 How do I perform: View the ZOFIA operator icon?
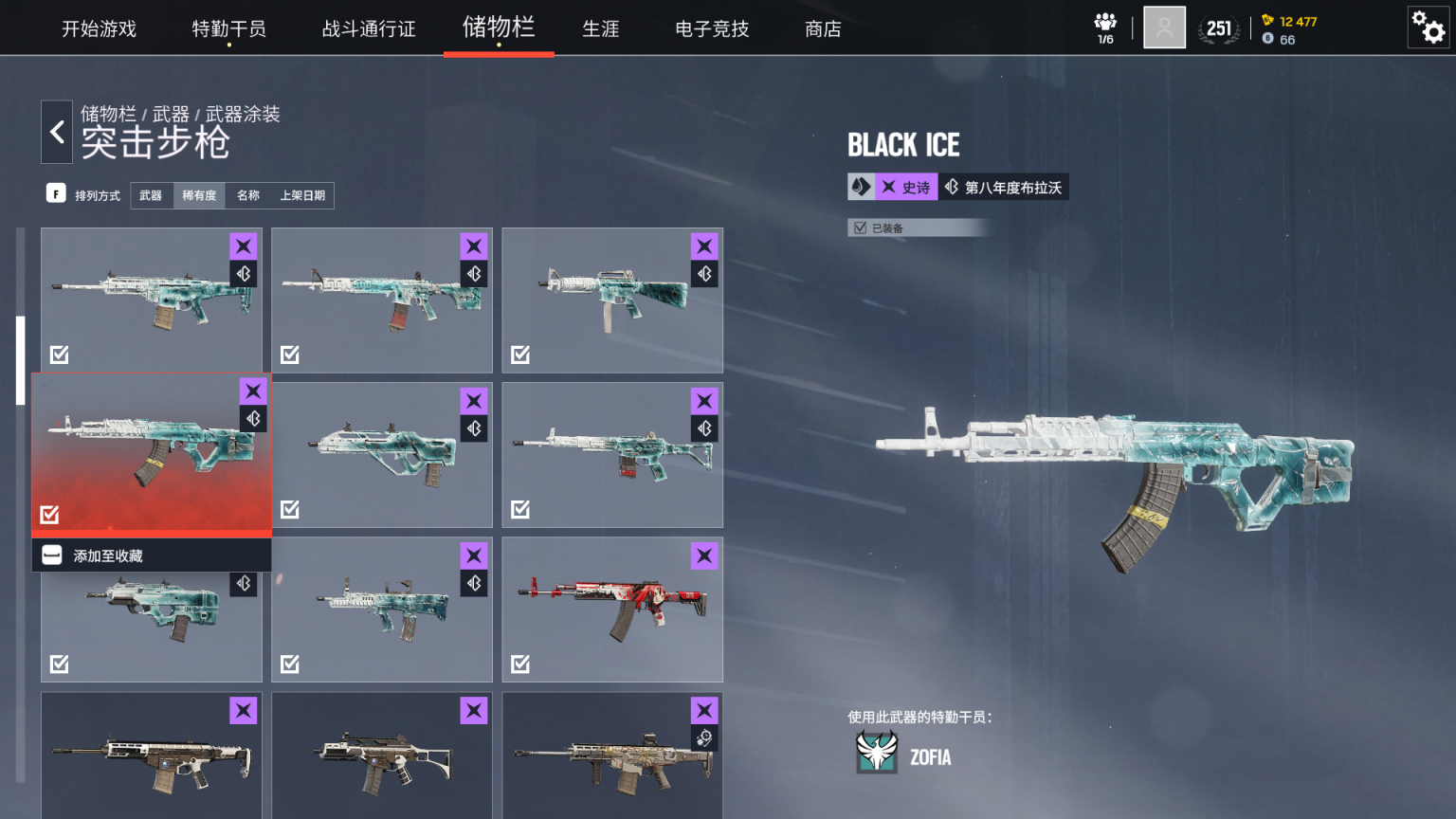pos(877,753)
